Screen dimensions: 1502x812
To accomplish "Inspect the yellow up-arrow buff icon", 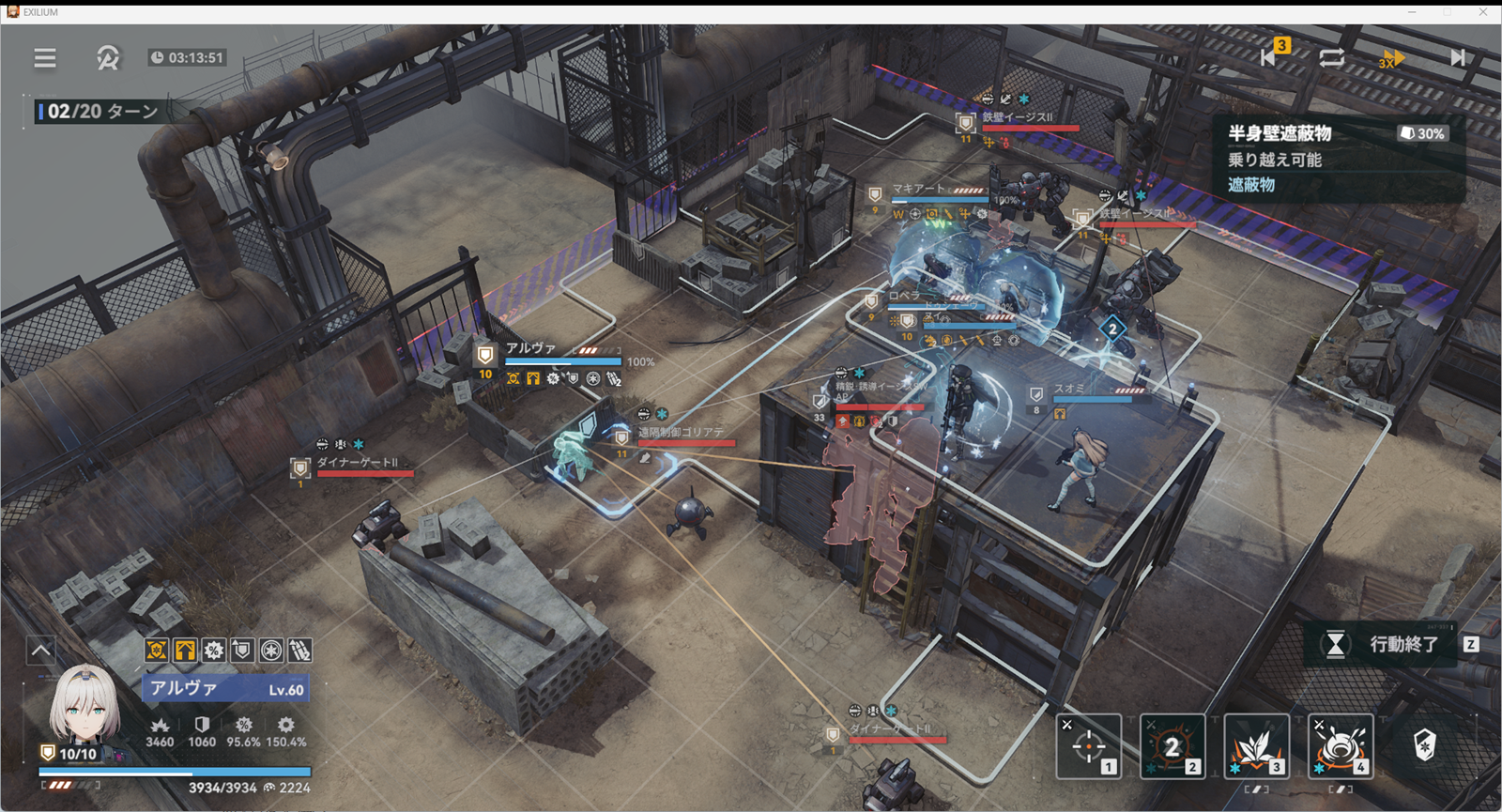I will point(185,650).
